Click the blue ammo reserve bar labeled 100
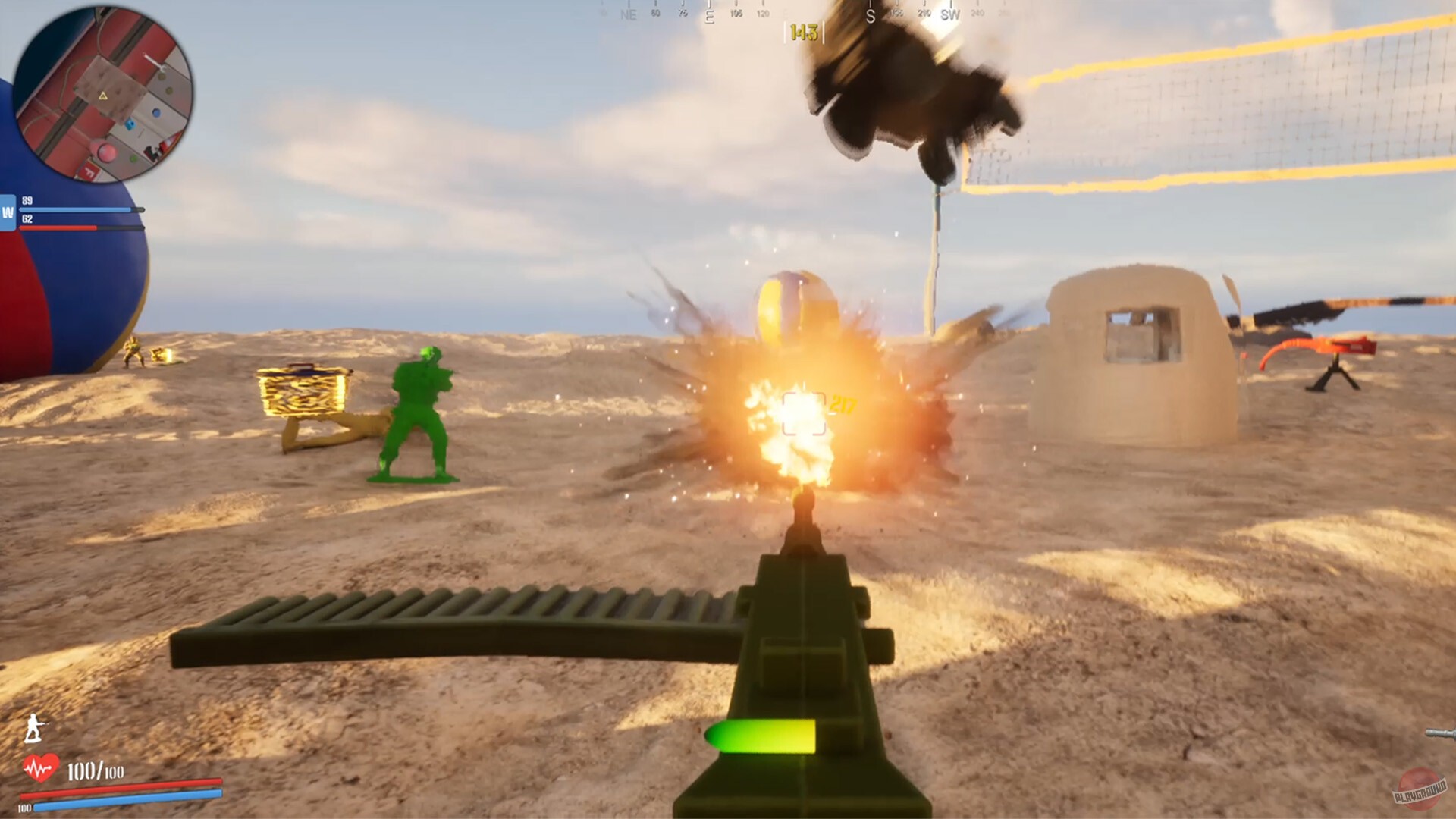The height and width of the screenshot is (819, 1456). tap(124, 798)
